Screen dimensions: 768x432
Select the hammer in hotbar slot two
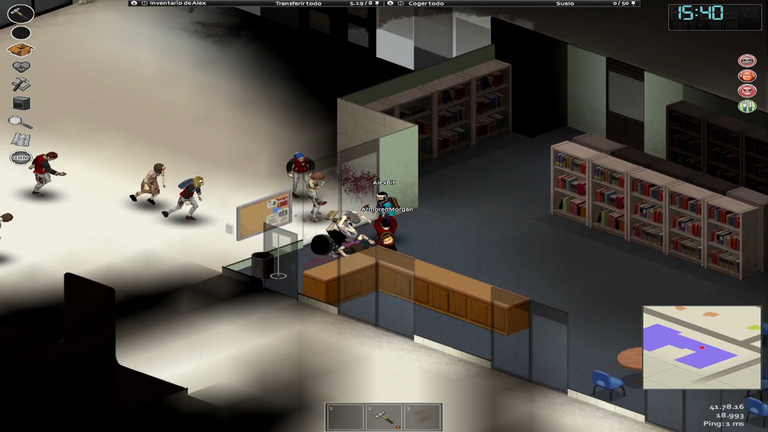tap(384, 416)
